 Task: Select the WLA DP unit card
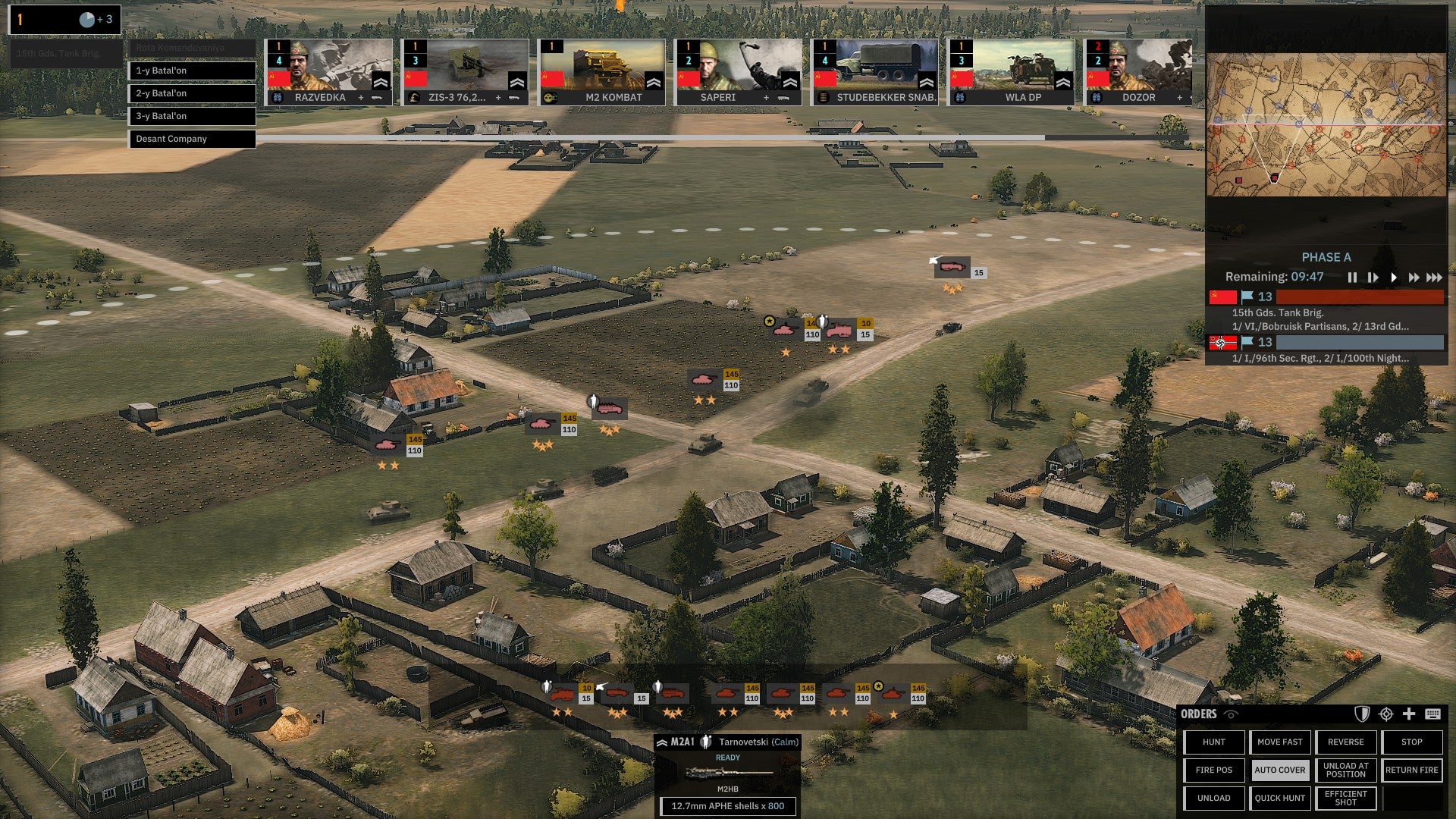coord(1011,72)
